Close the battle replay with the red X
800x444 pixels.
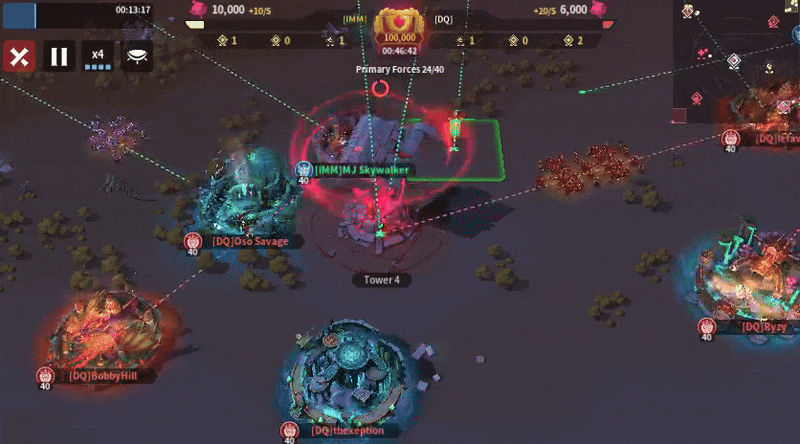[18, 55]
